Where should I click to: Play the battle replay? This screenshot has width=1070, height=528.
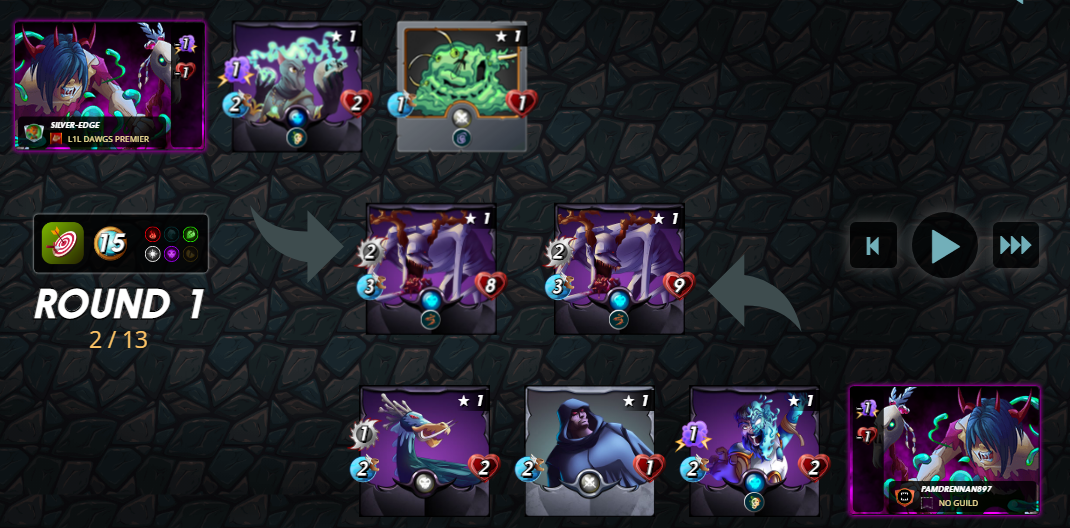point(944,245)
